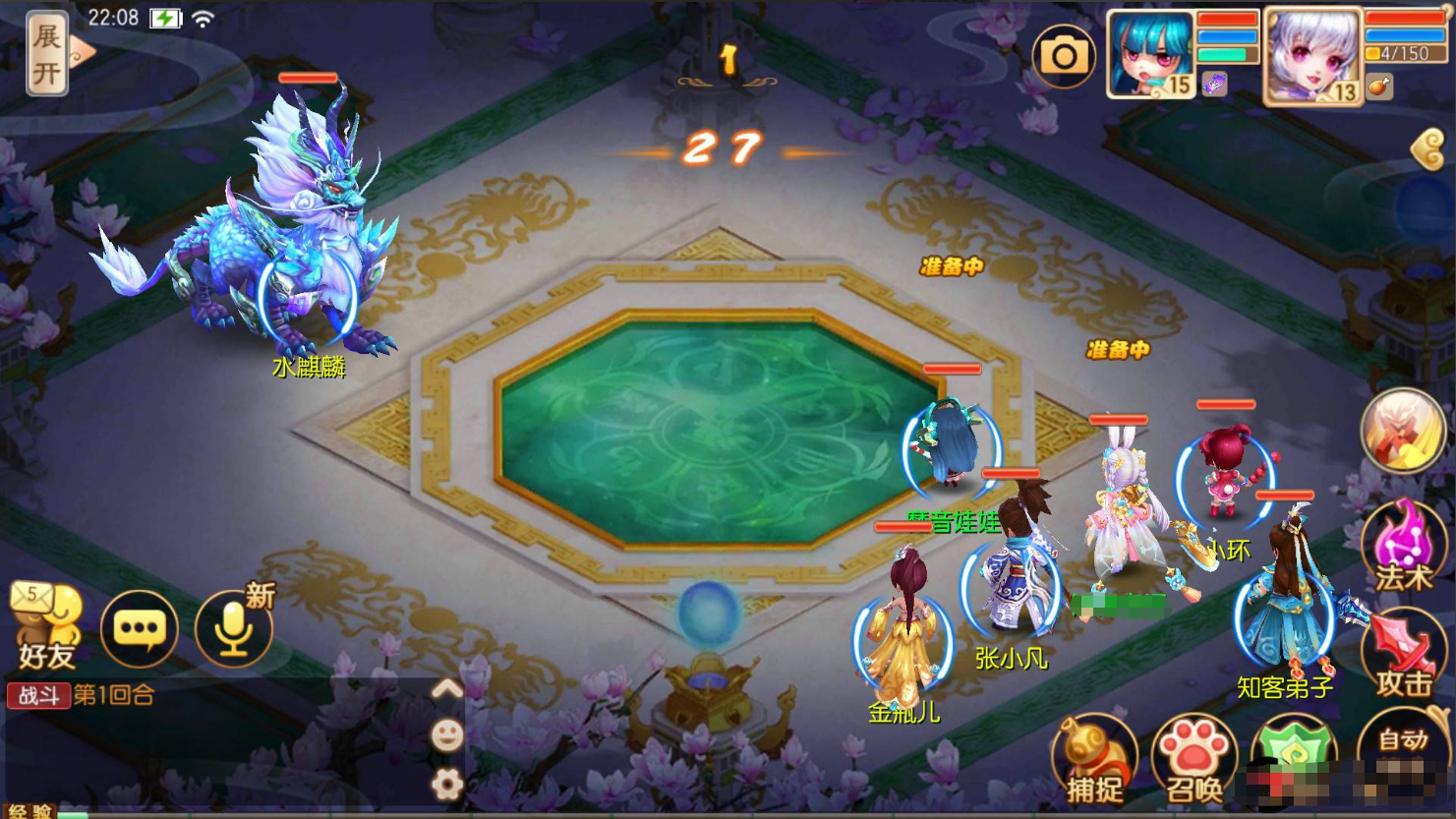This screenshot has width=1456, height=819.
Task: Click the purple card icon under the portrait
Action: click(x=1215, y=85)
